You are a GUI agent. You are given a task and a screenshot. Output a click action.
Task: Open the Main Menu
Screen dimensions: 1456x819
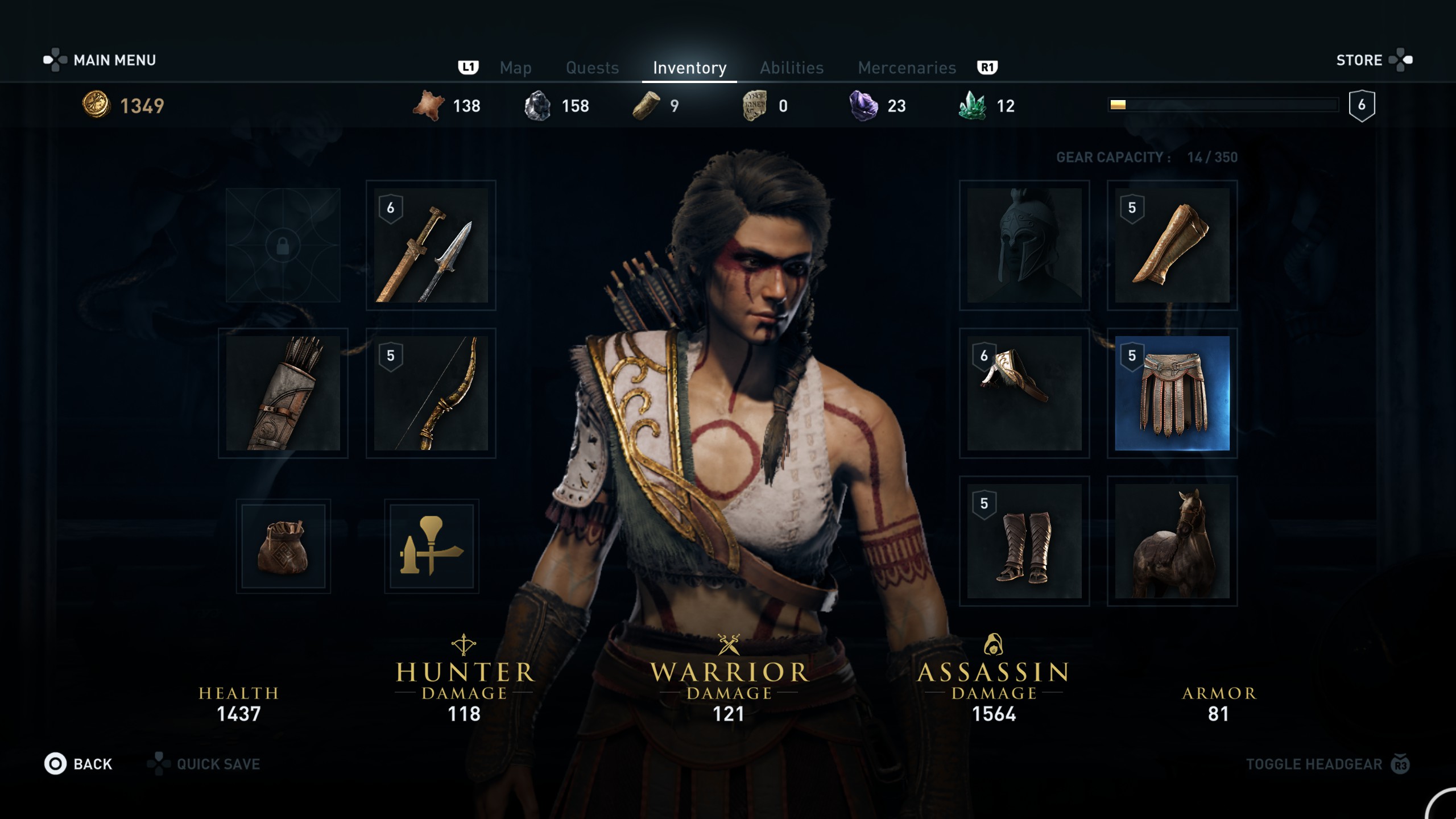pyautogui.click(x=114, y=60)
